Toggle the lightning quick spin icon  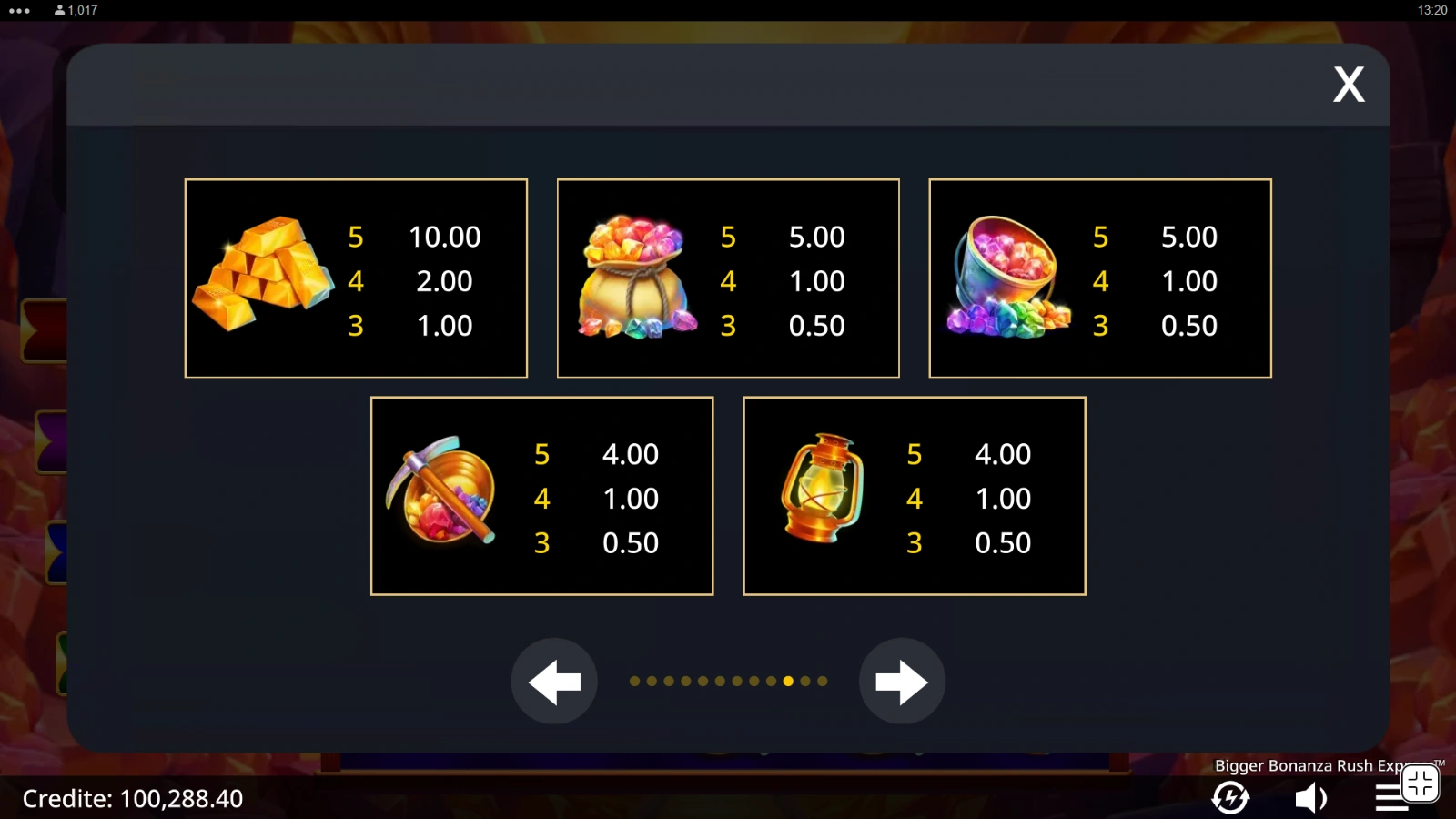point(1230,798)
